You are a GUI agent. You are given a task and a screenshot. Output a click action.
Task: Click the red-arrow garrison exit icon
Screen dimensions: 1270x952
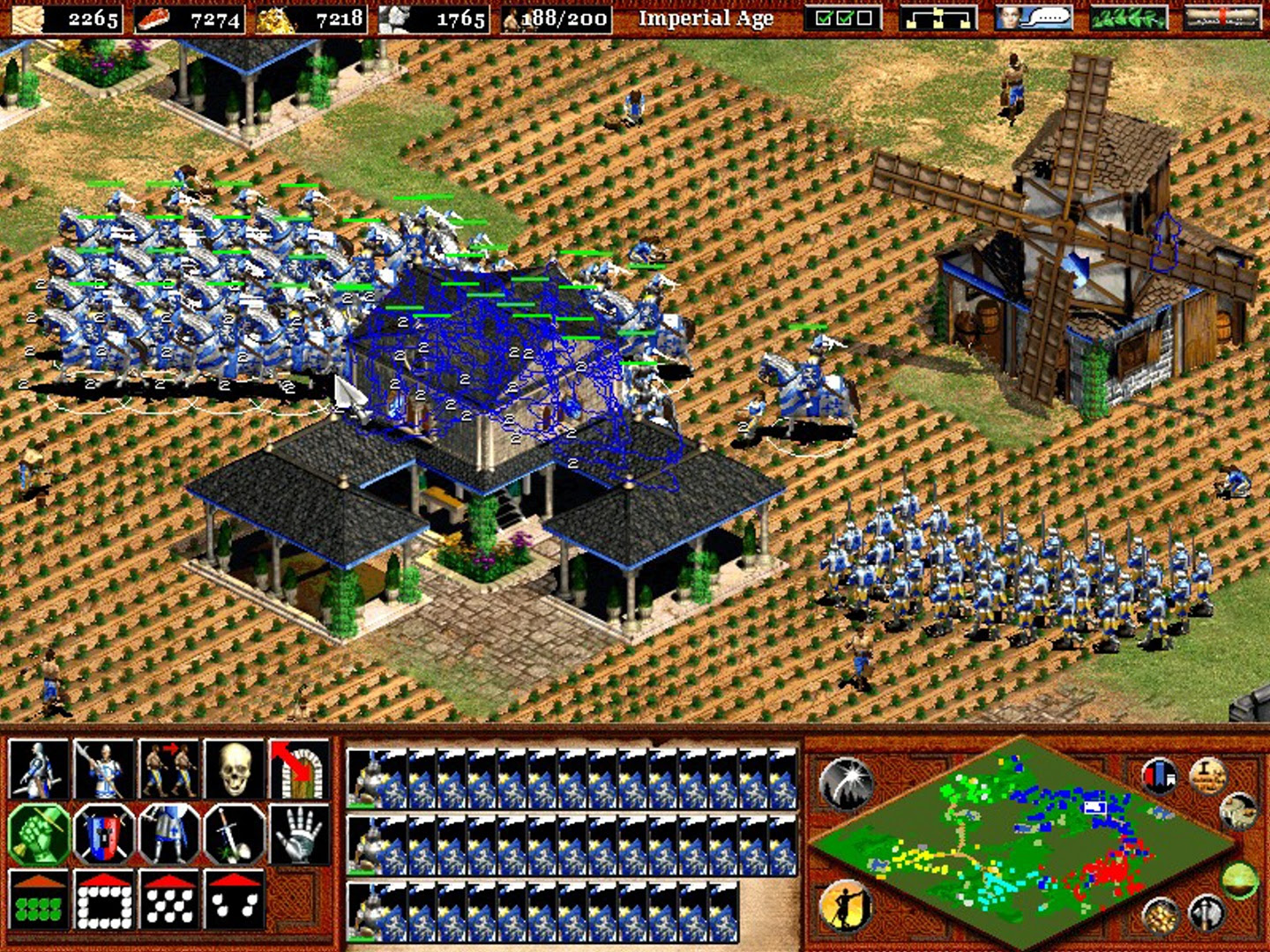pos(294,767)
